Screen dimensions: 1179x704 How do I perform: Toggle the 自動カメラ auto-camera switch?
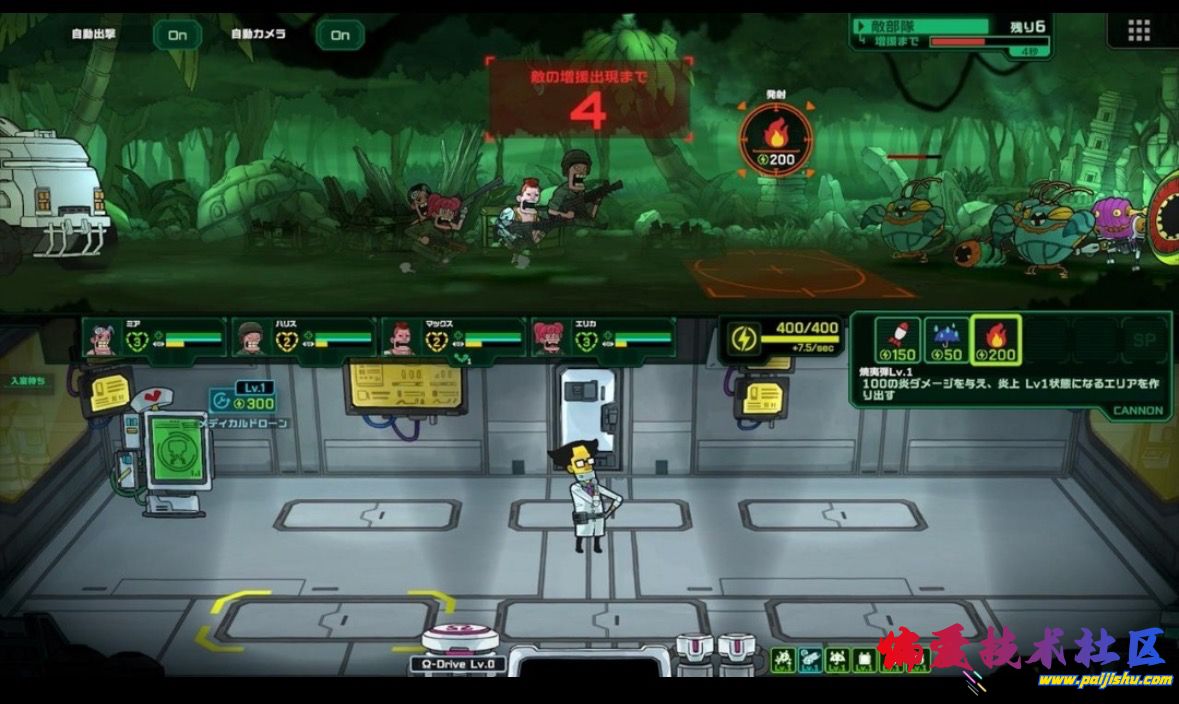[340, 35]
